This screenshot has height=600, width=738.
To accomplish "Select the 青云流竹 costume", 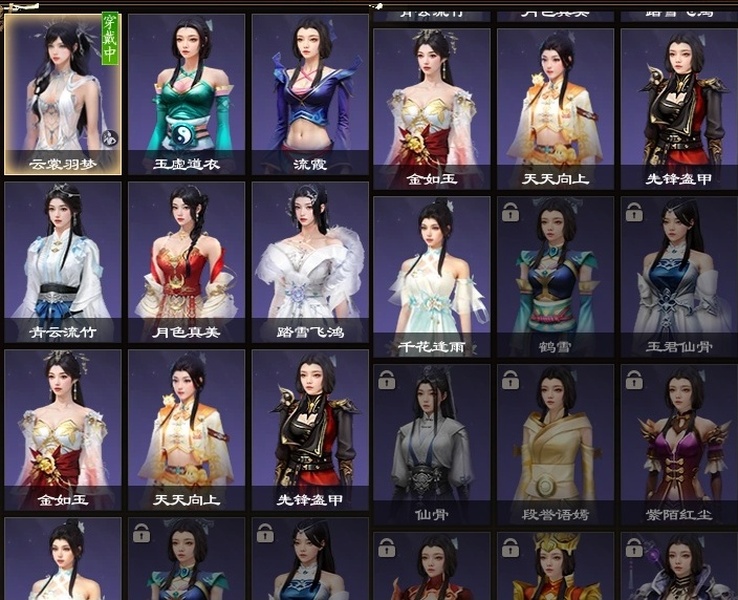I will pyautogui.click(x=63, y=260).
